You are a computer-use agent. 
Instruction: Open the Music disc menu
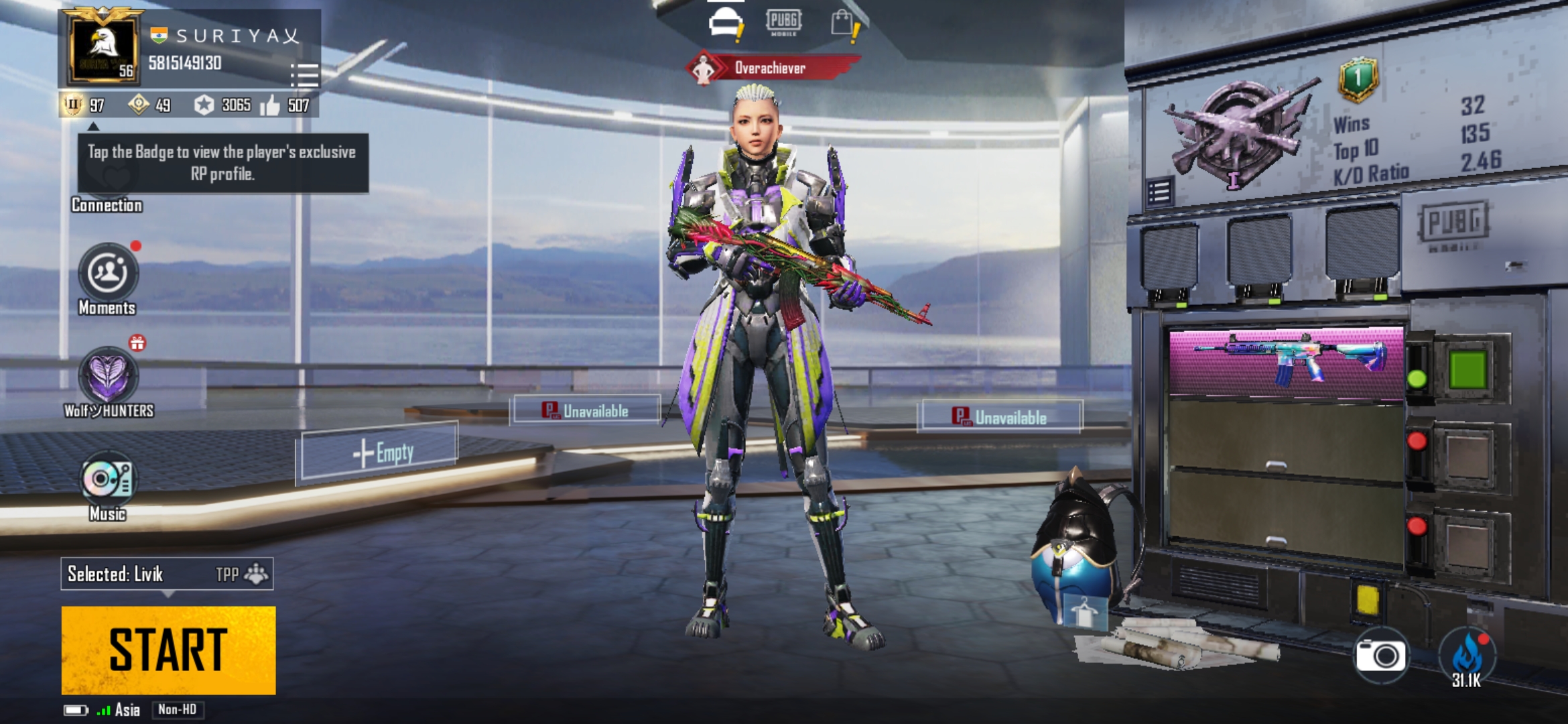[x=108, y=479]
